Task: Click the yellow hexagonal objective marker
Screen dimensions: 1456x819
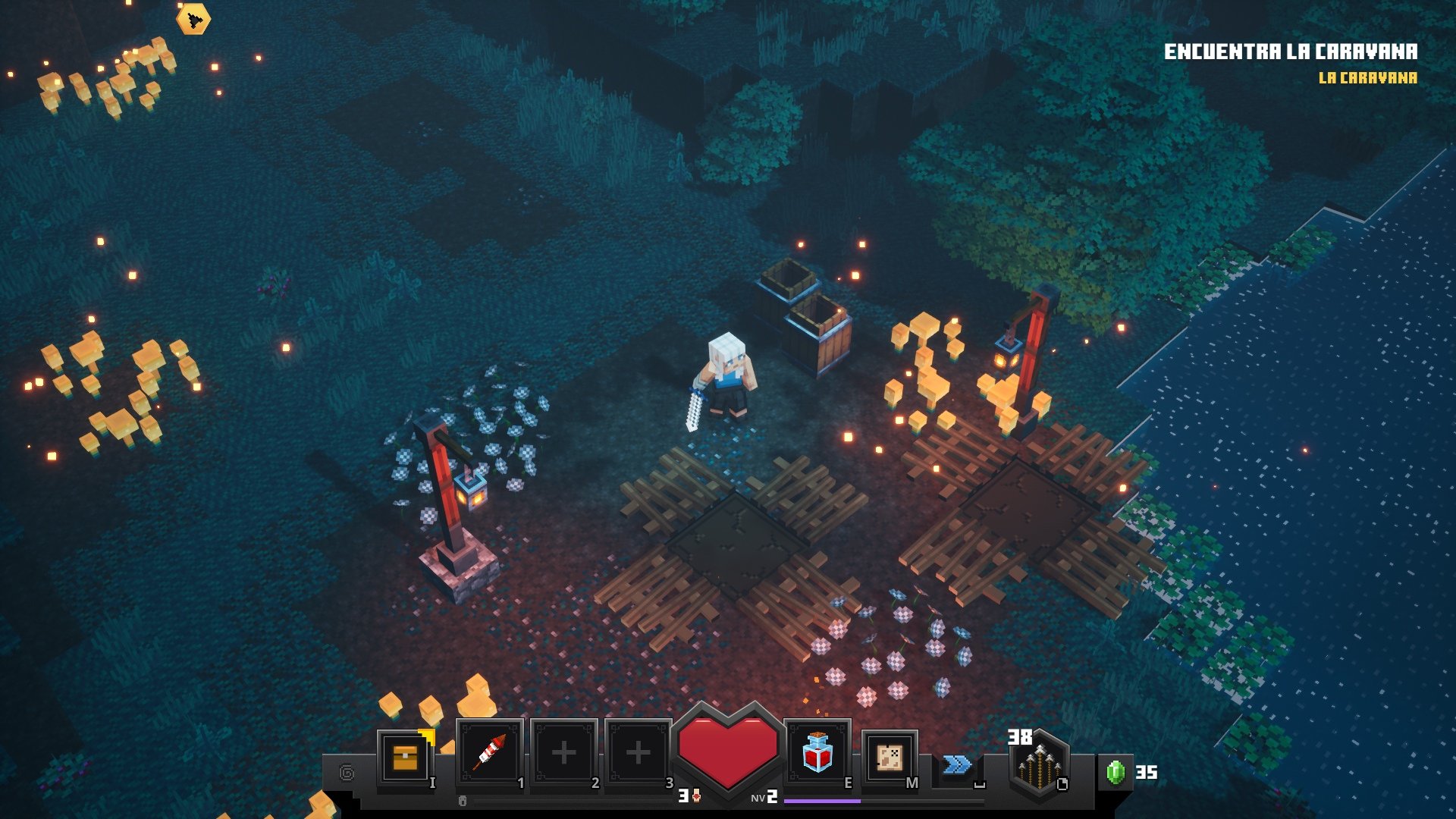Action: [x=193, y=19]
